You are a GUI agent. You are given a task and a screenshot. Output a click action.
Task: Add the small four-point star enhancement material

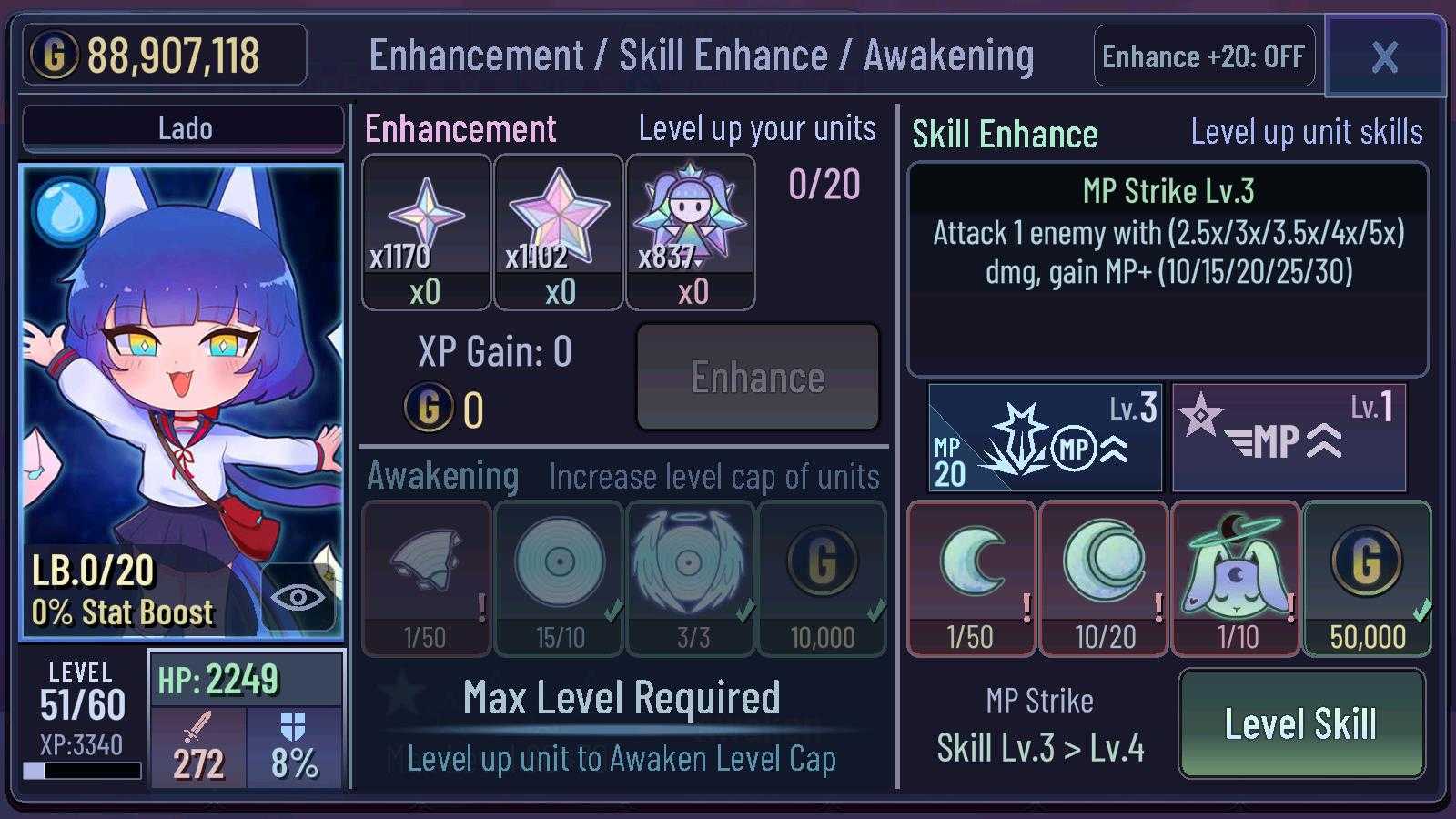pos(426,231)
